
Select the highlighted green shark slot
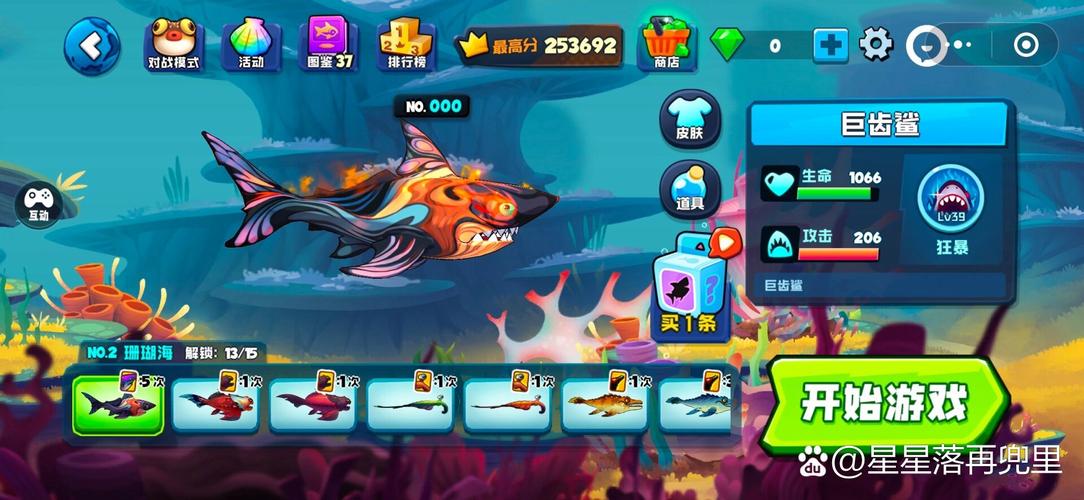click(x=118, y=405)
